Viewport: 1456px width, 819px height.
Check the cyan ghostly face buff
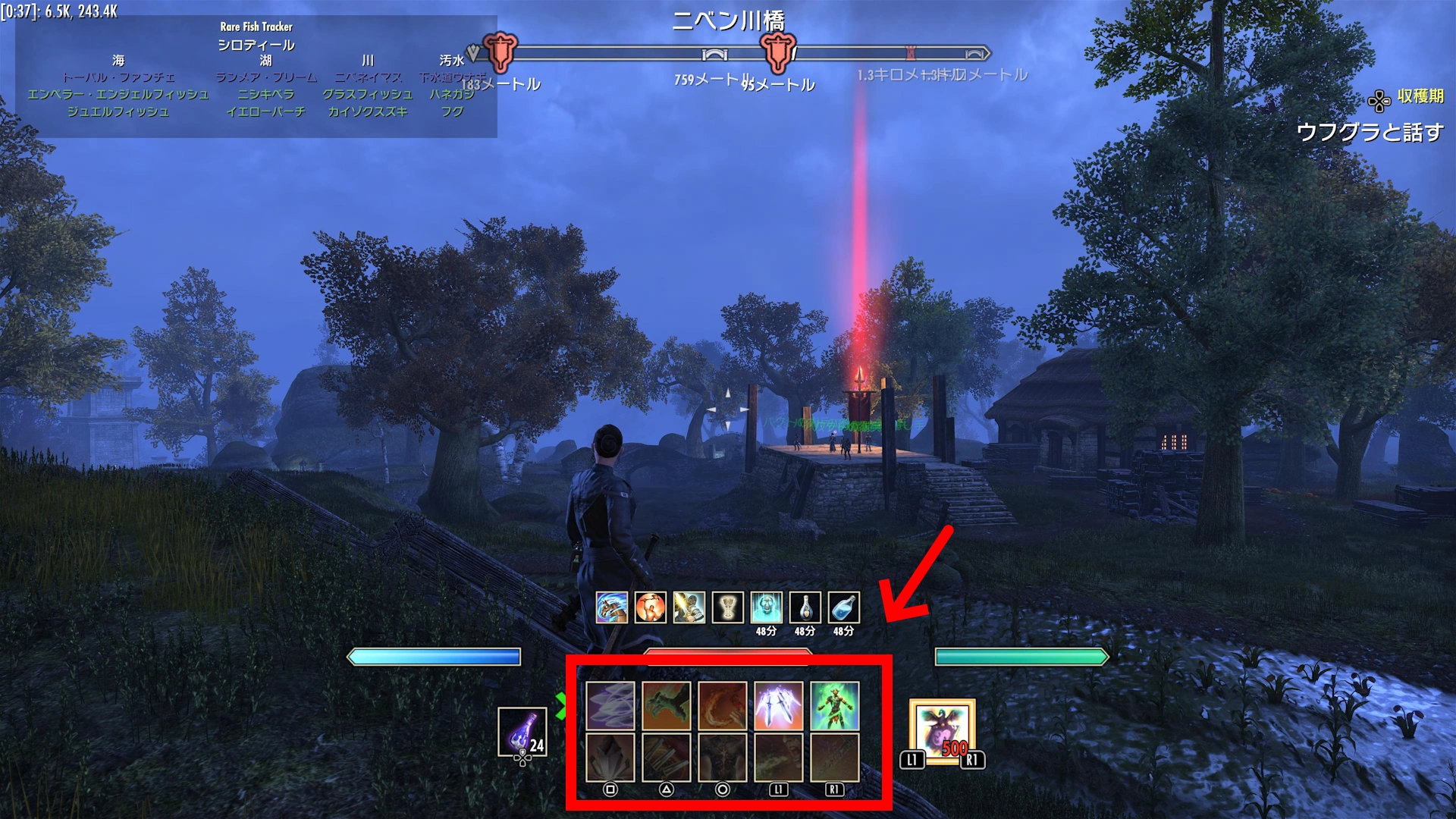(767, 607)
